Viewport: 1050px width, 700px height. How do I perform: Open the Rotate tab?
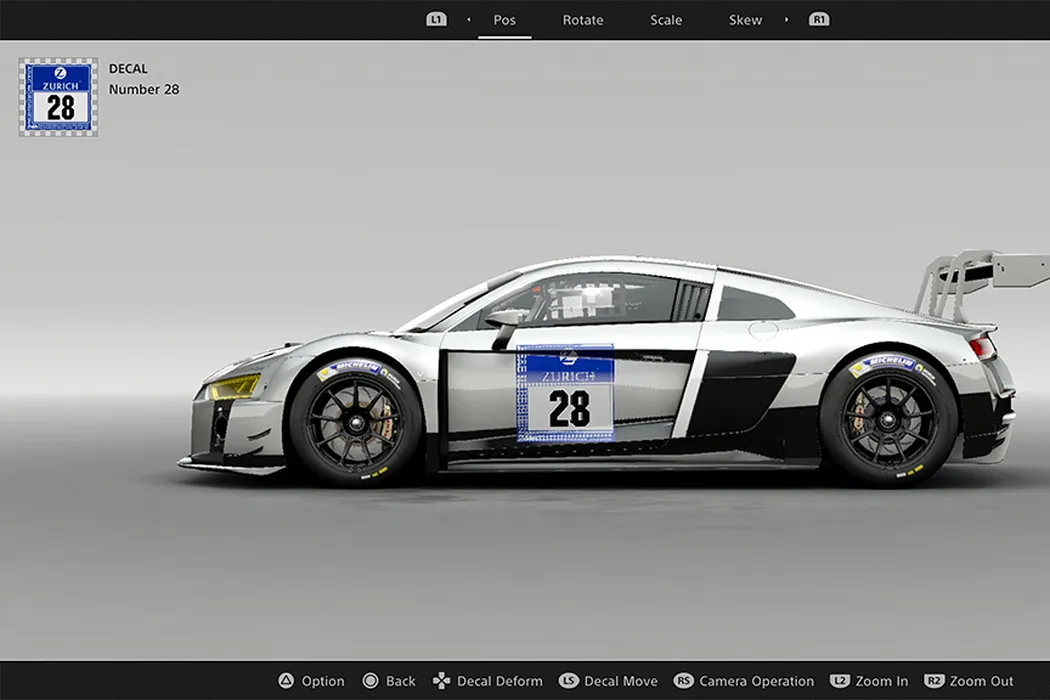click(x=583, y=20)
